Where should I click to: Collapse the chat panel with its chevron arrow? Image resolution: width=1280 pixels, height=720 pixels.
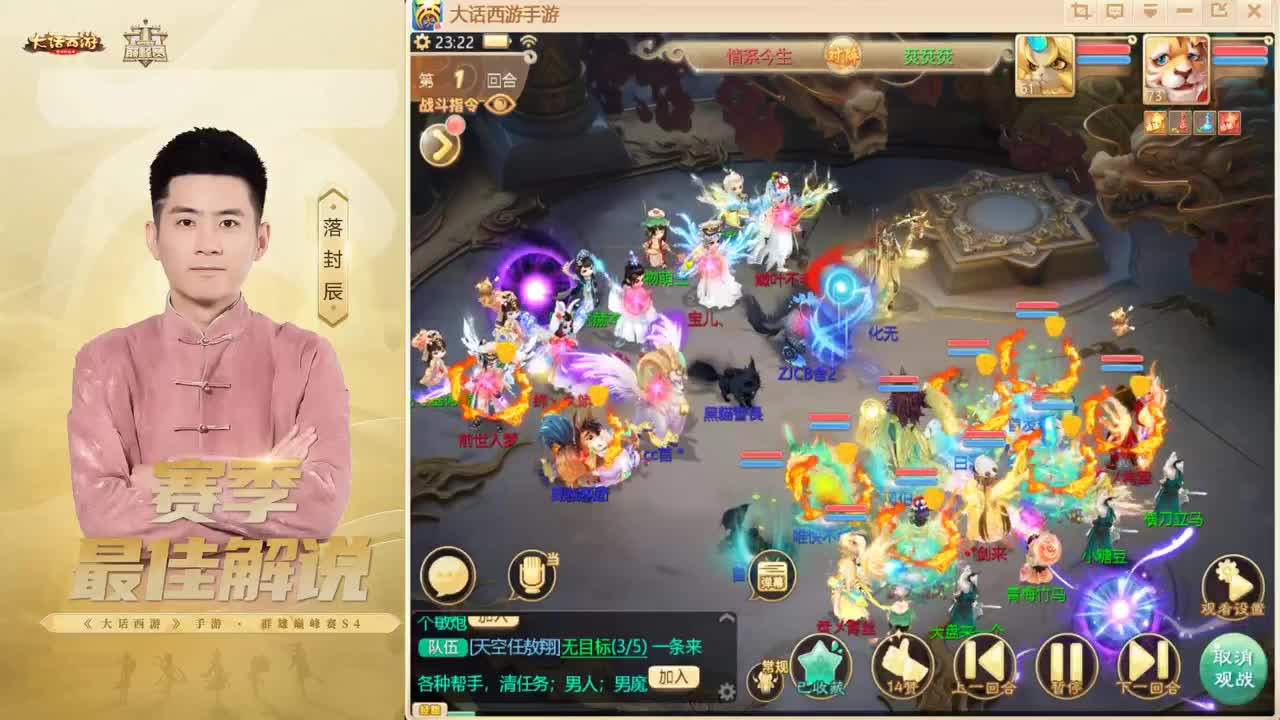pyautogui.click(x=726, y=617)
